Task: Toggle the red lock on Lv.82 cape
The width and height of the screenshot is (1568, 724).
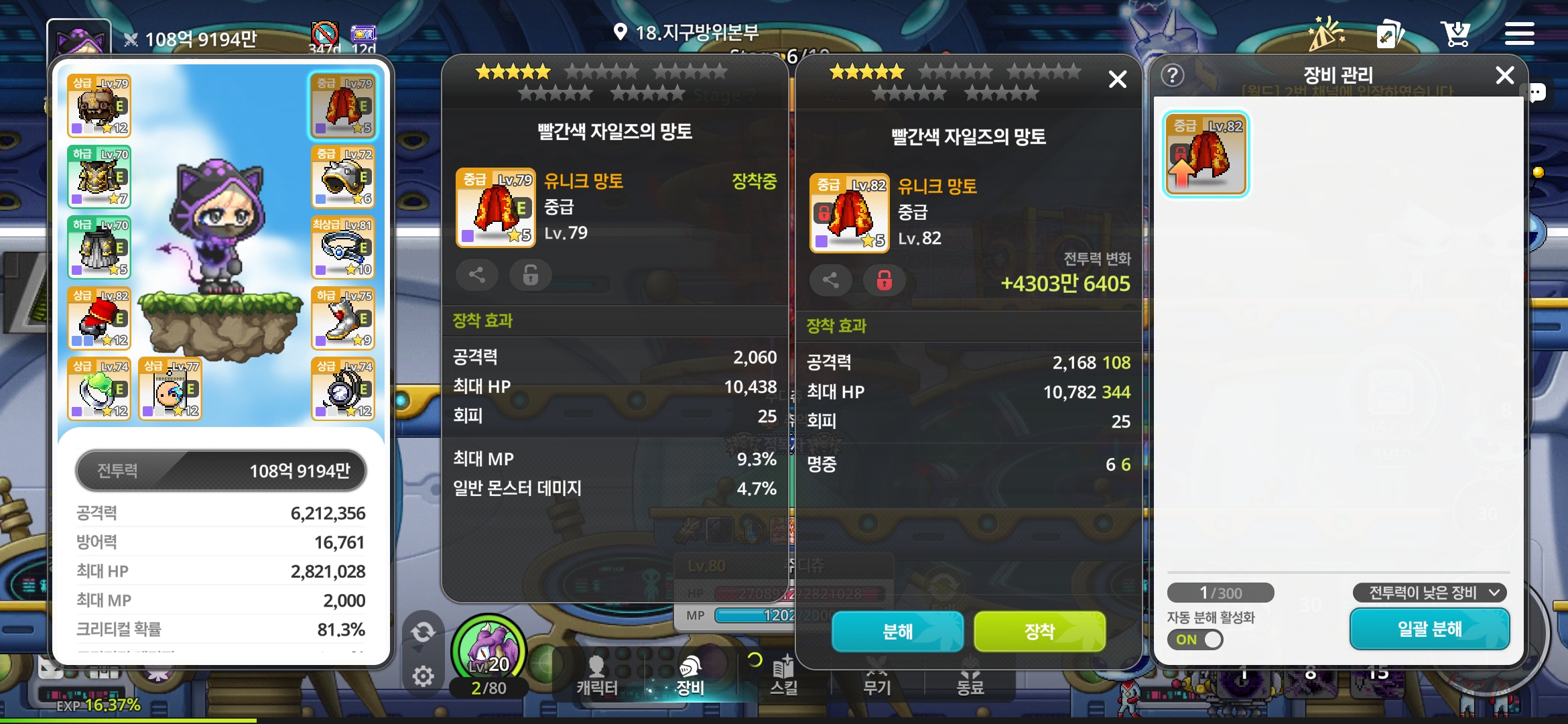Action: [884, 280]
